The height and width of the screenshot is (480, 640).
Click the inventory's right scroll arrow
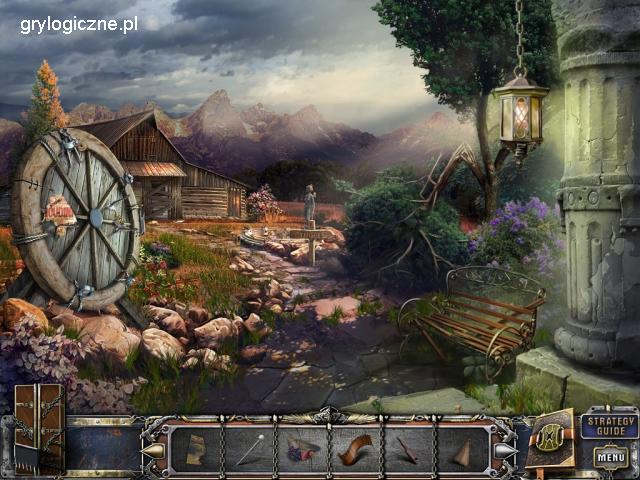505,450
